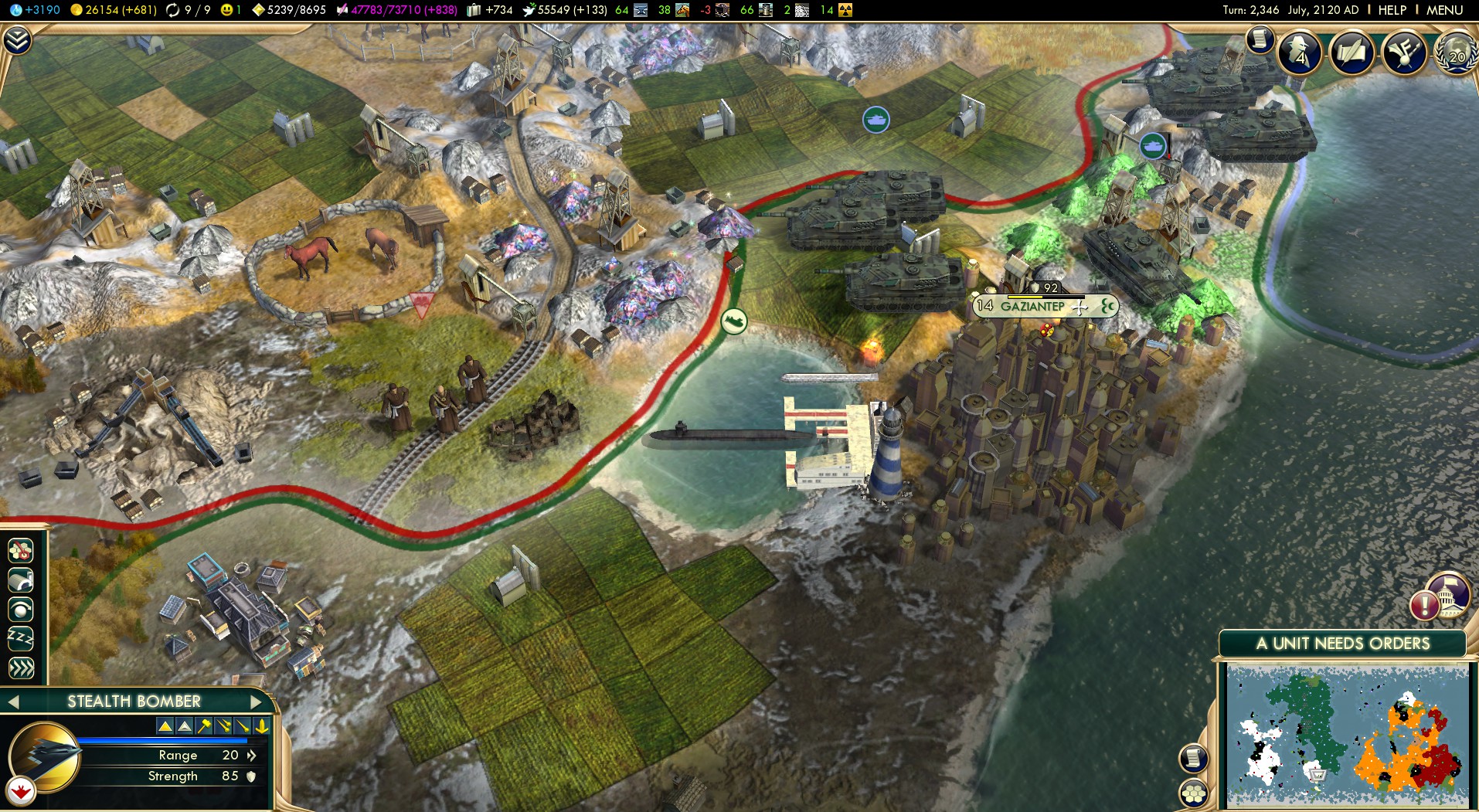Open the World Congress globe button

coord(1456,53)
